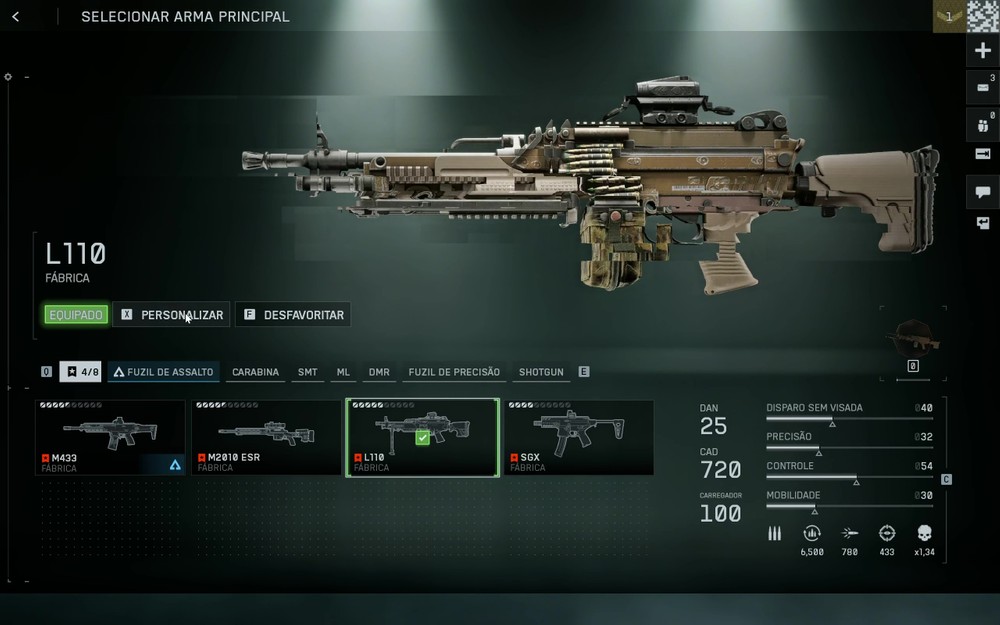Screen dimensions: 1000x625
Task: Select the M433 weapon tile
Action: point(110,437)
